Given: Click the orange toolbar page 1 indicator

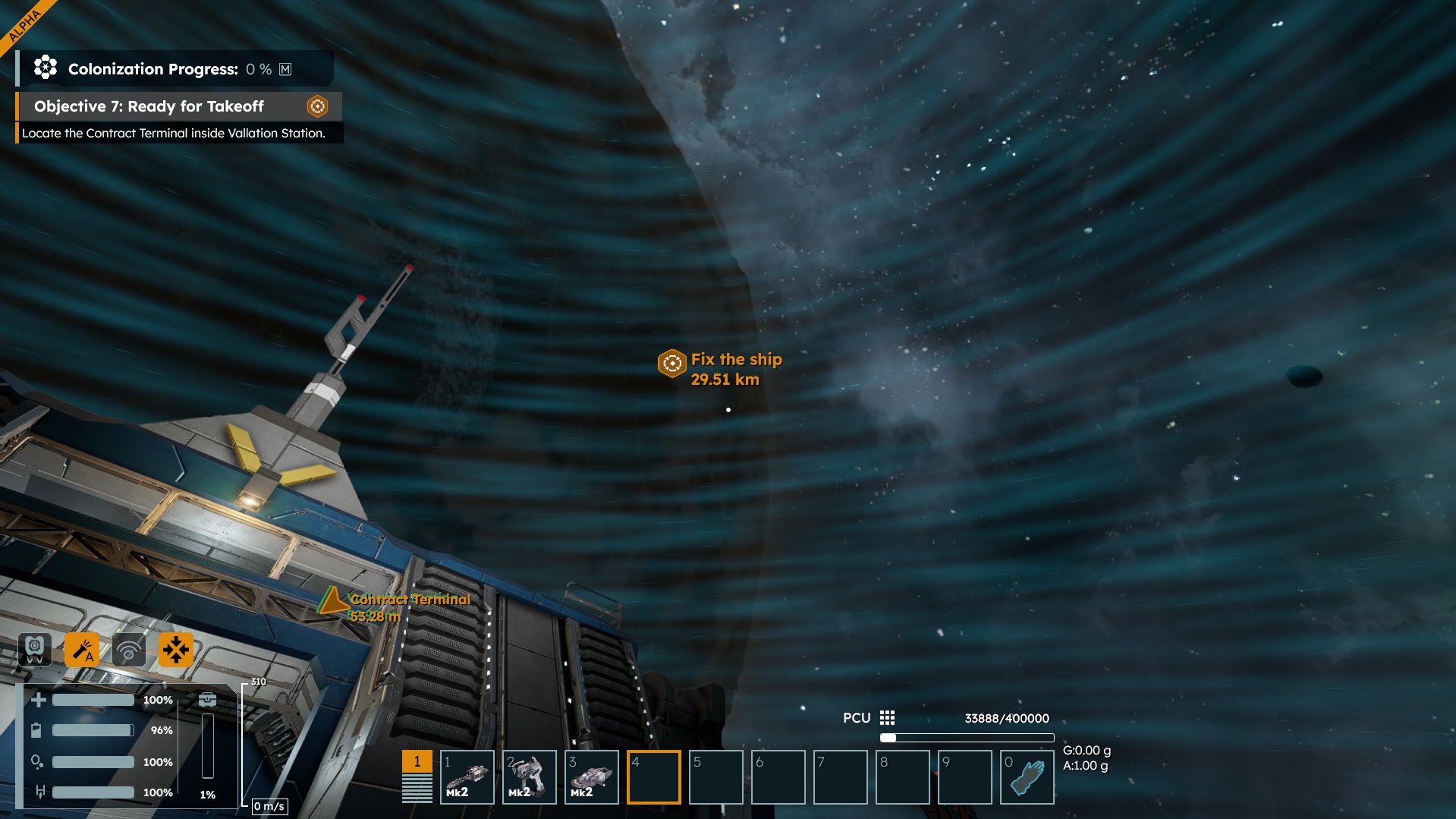Looking at the screenshot, I should coord(417,761).
